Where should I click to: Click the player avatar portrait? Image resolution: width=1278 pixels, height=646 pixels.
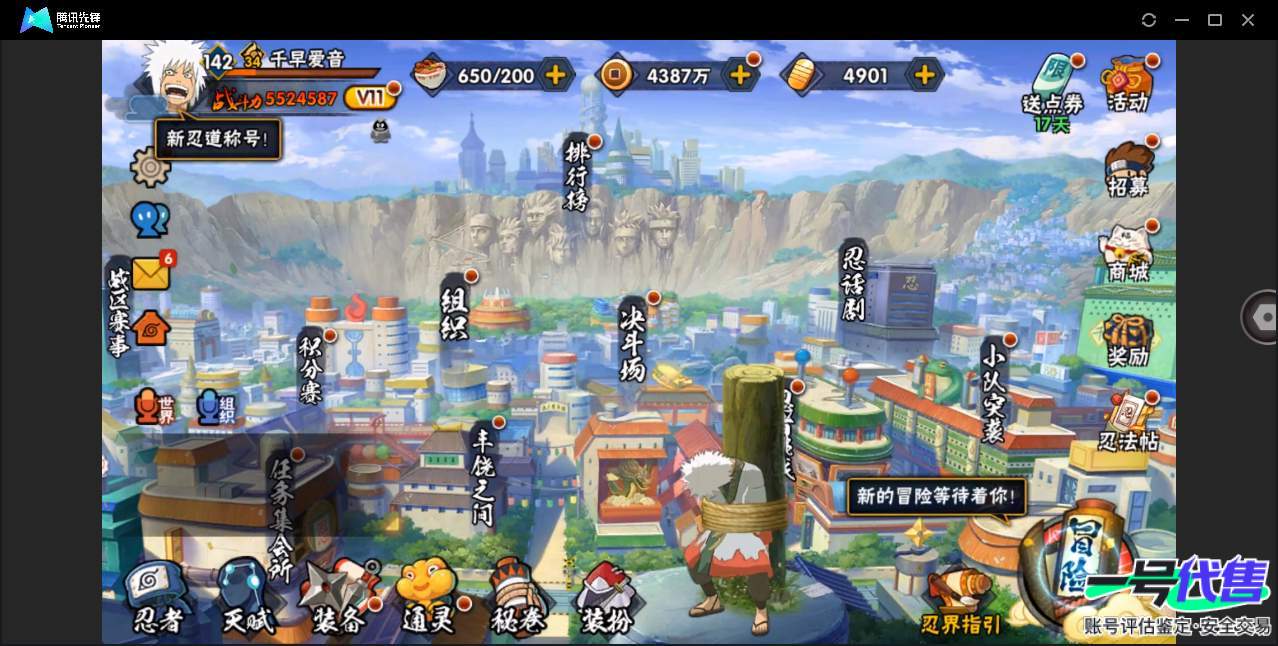pyautogui.click(x=172, y=78)
